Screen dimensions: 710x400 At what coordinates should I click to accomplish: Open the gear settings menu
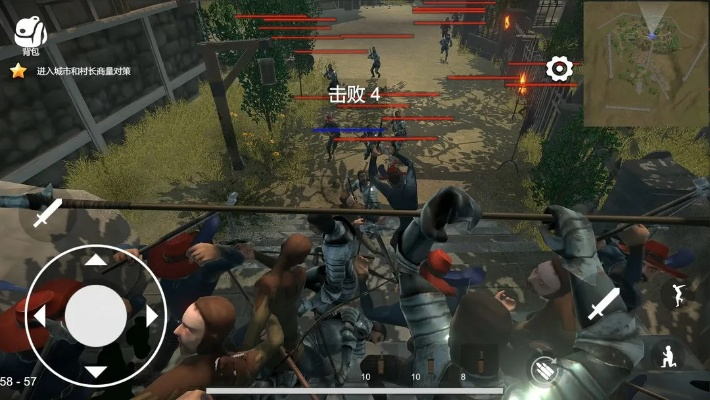pyautogui.click(x=559, y=69)
